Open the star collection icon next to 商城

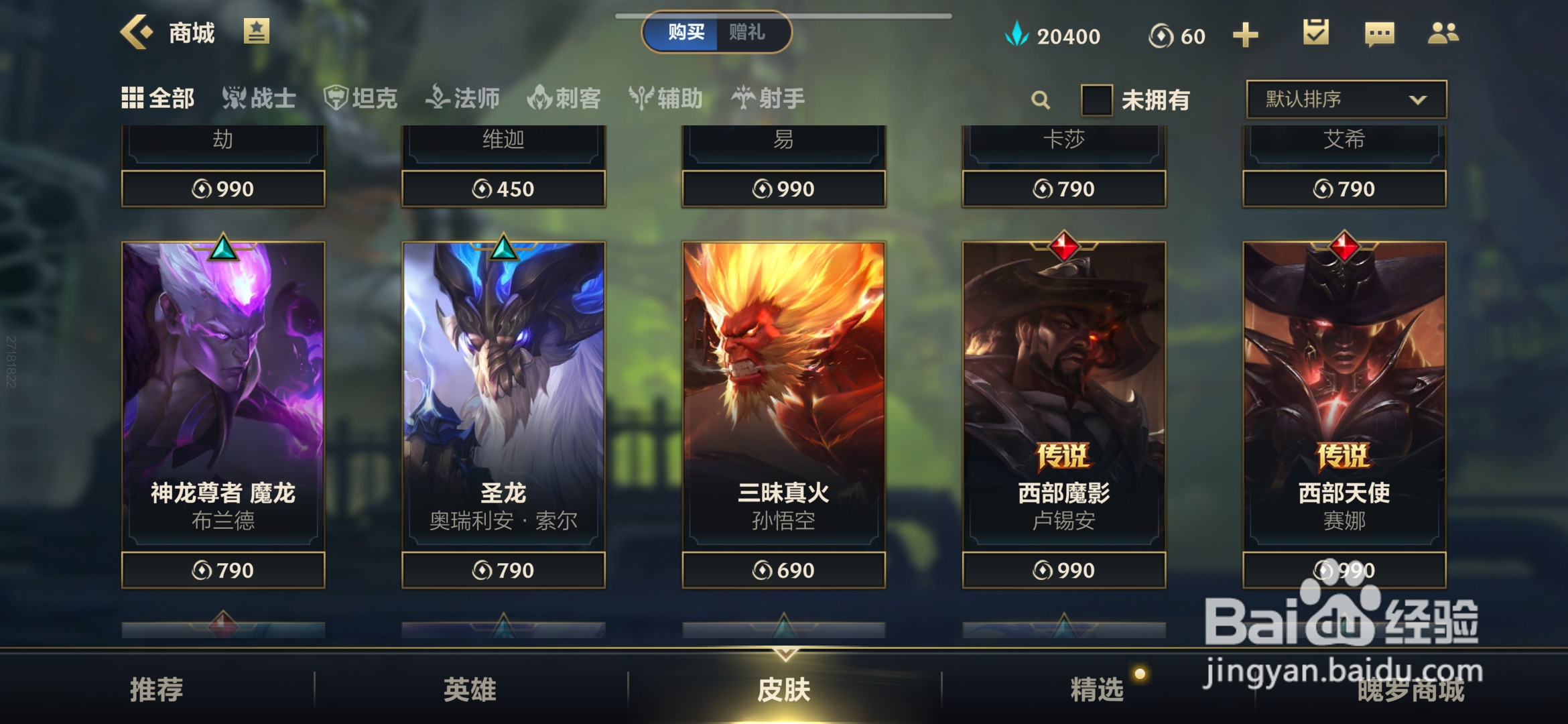pos(257,31)
